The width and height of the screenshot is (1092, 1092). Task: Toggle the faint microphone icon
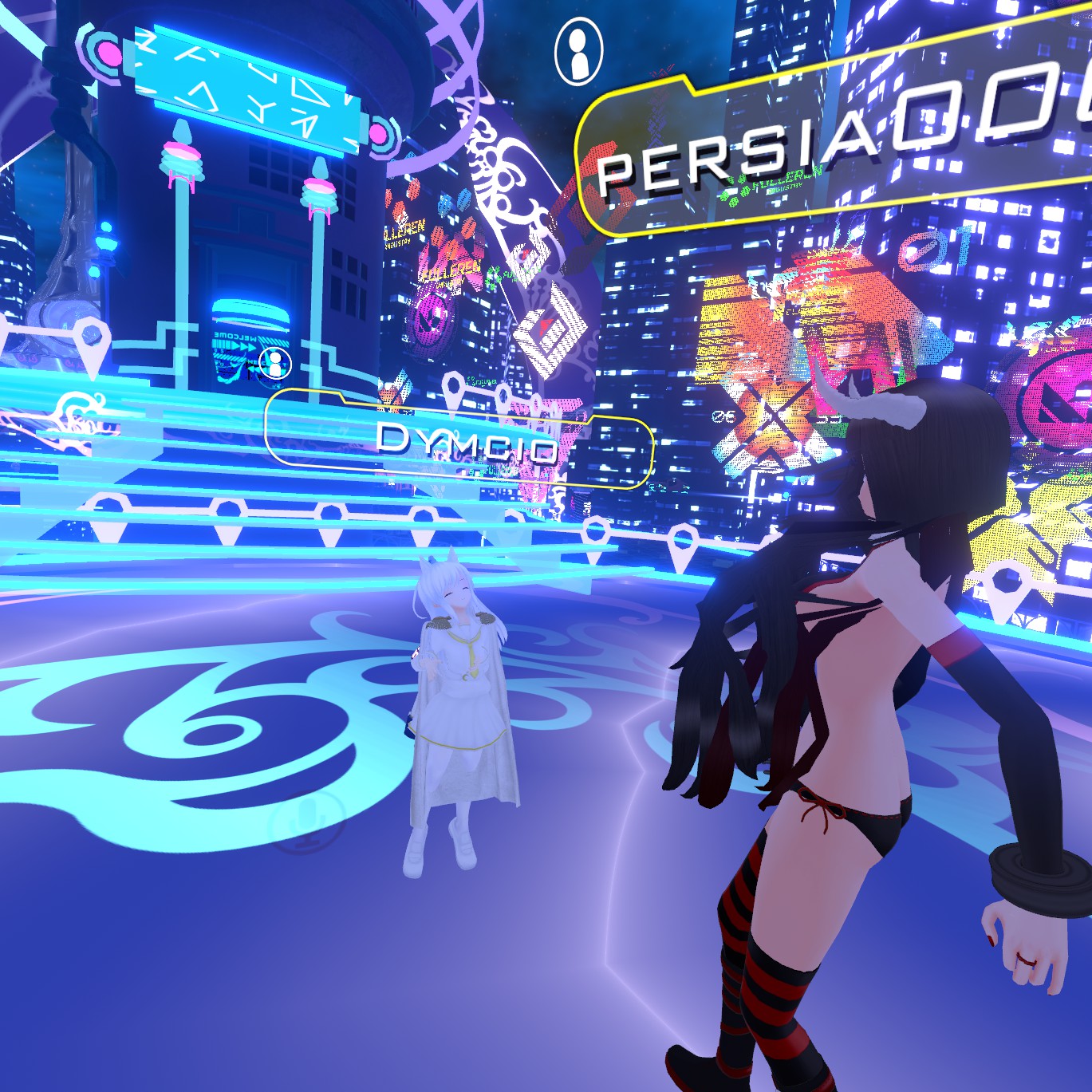307,822
